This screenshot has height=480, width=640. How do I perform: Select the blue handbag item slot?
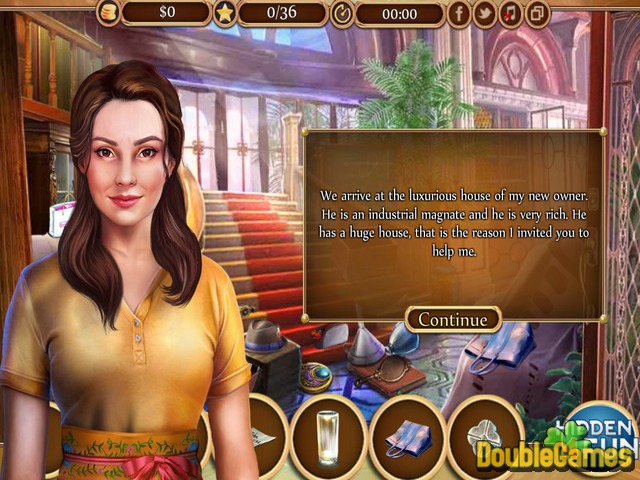coord(407,437)
